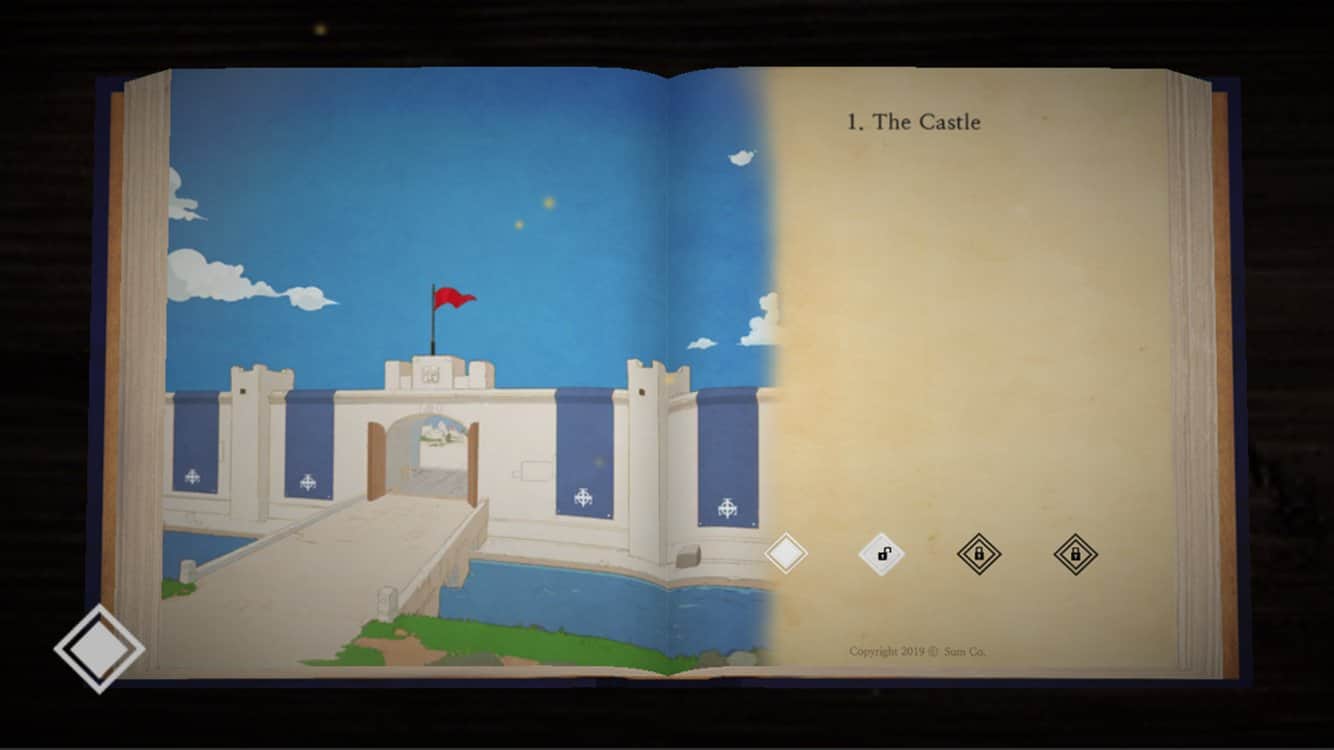The height and width of the screenshot is (750, 1334).
Task: Choose the blank white diamond level marker
Action: point(786,553)
